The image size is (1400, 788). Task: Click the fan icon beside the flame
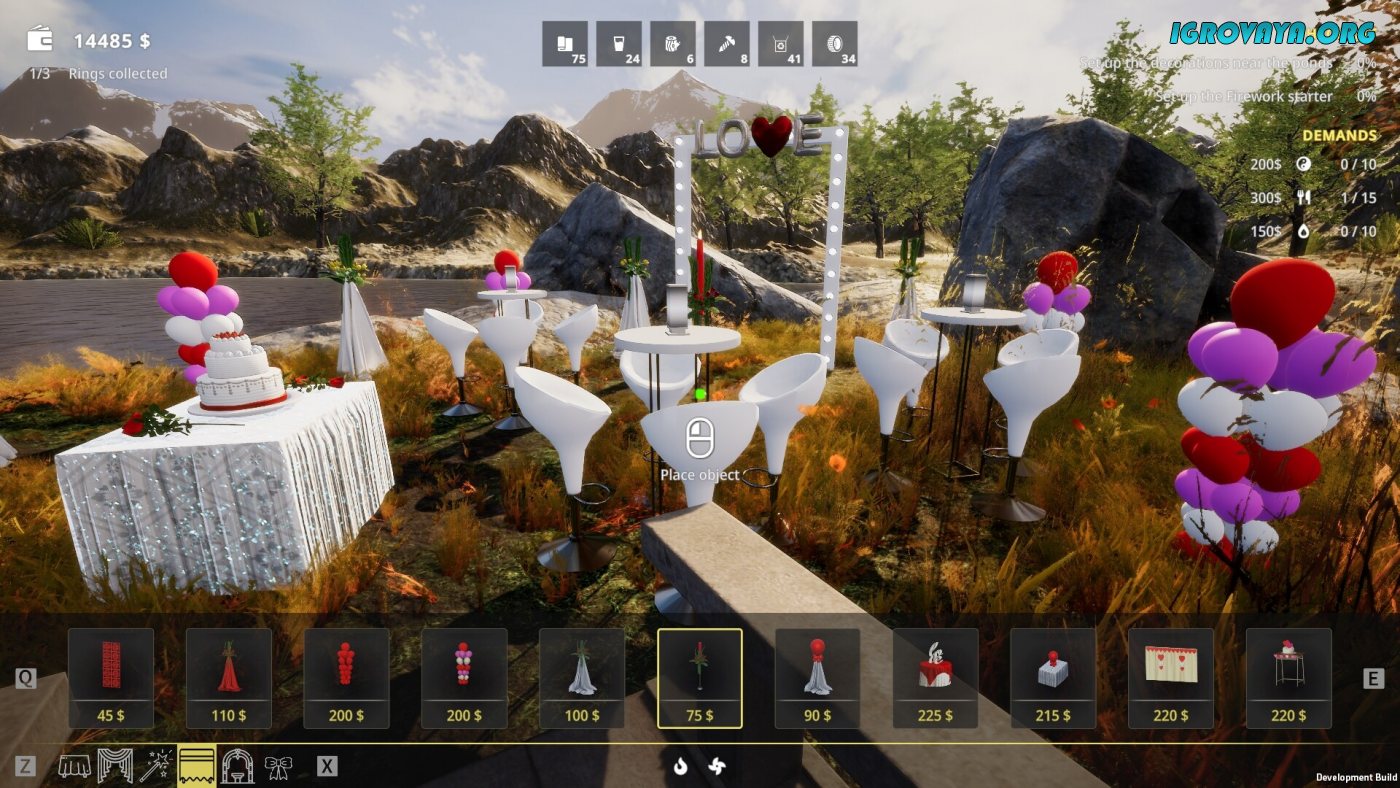point(717,766)
